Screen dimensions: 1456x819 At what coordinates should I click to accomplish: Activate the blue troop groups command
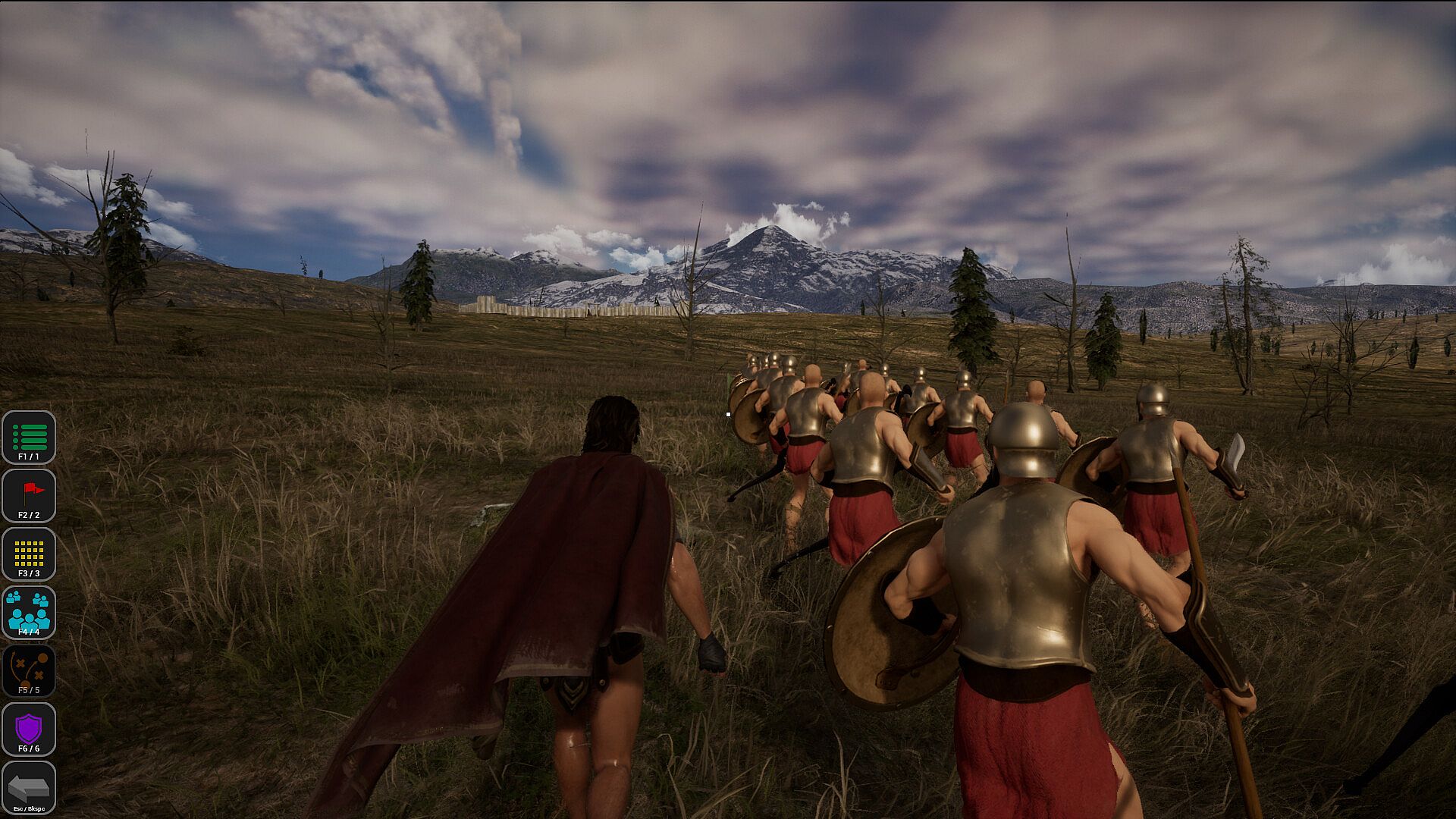(29, 613)
